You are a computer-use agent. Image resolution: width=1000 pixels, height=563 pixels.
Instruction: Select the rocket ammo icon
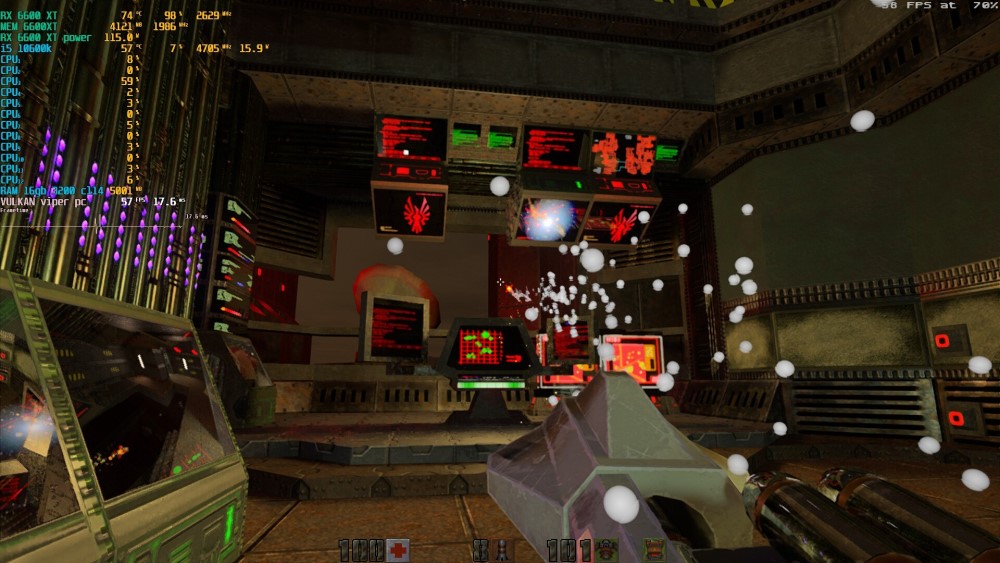click(x=503, y=550)
